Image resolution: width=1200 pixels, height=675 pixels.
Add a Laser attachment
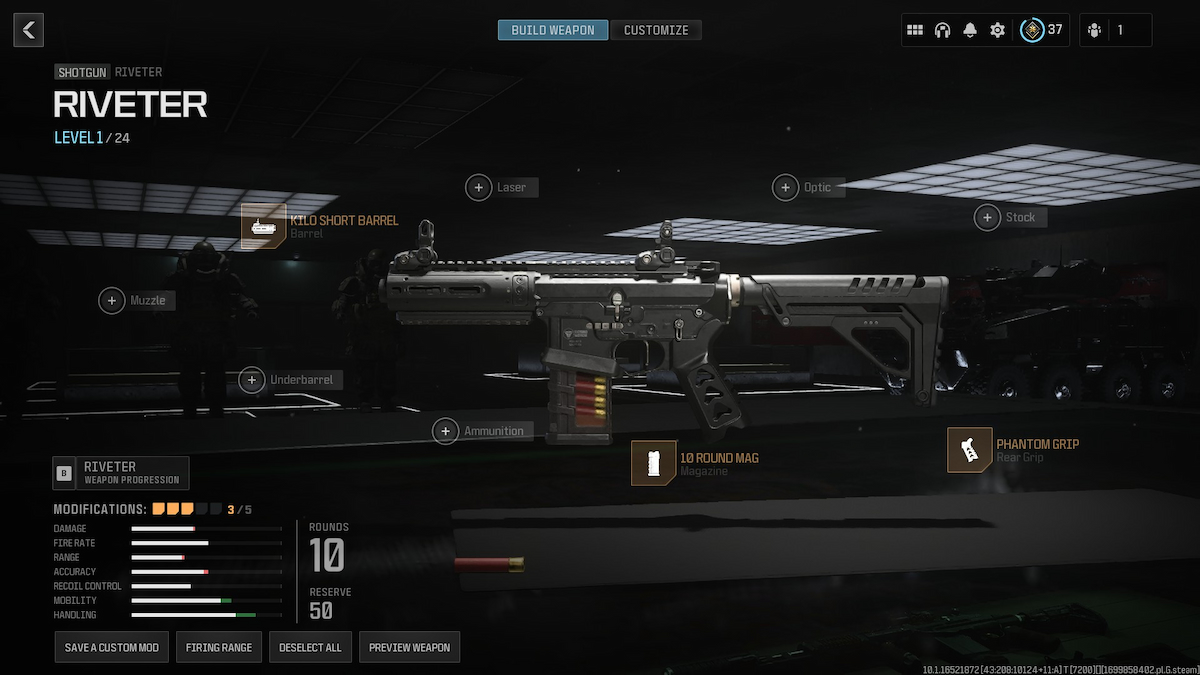(x=480, y=187)
